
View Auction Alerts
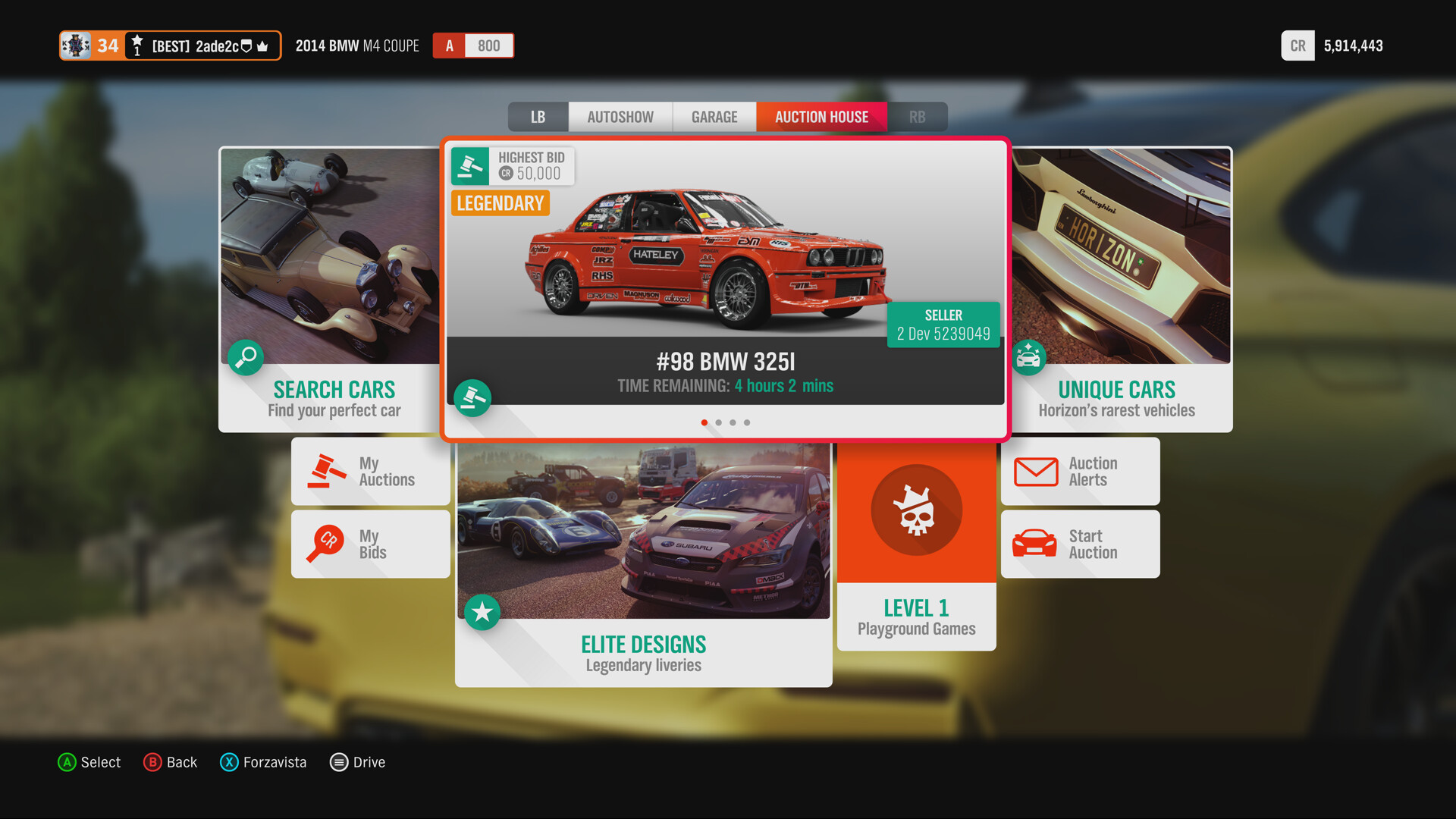(1080, 472)
